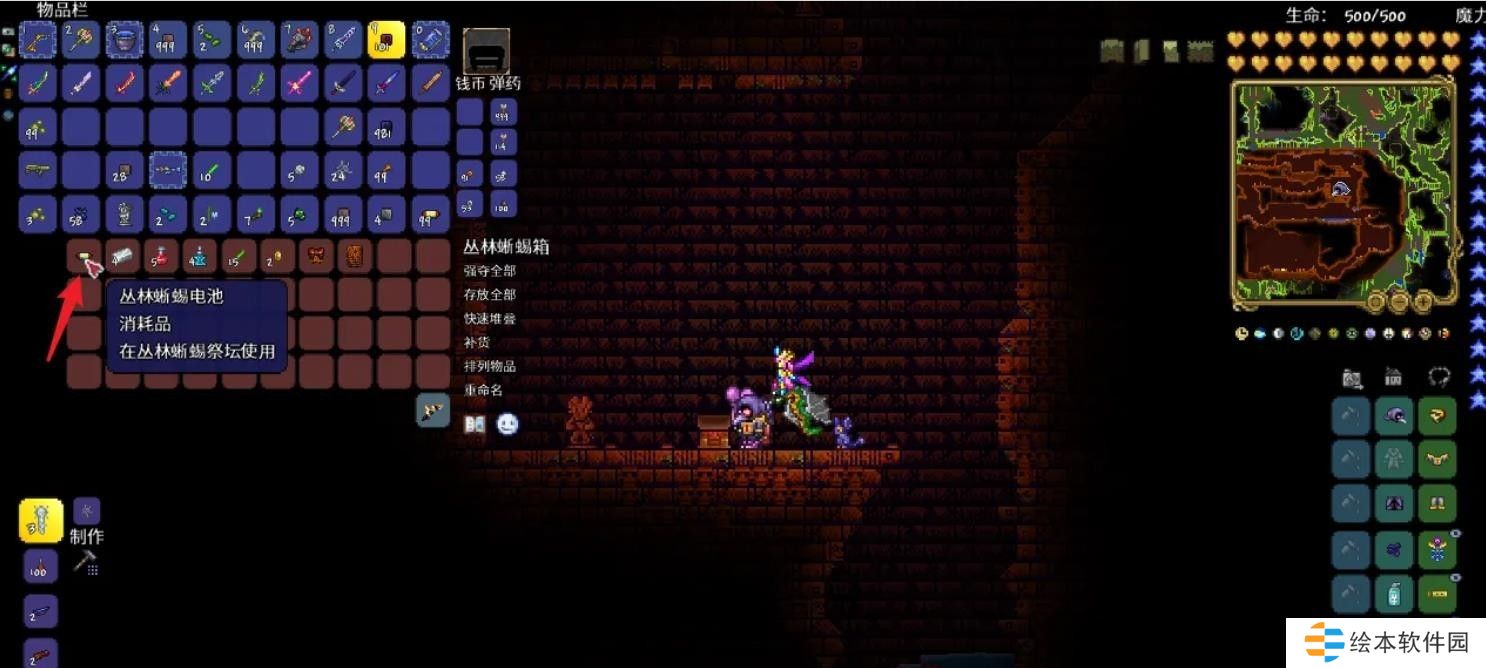
Task: Click the 补货 (Restock) option
Action: (476, 342)
